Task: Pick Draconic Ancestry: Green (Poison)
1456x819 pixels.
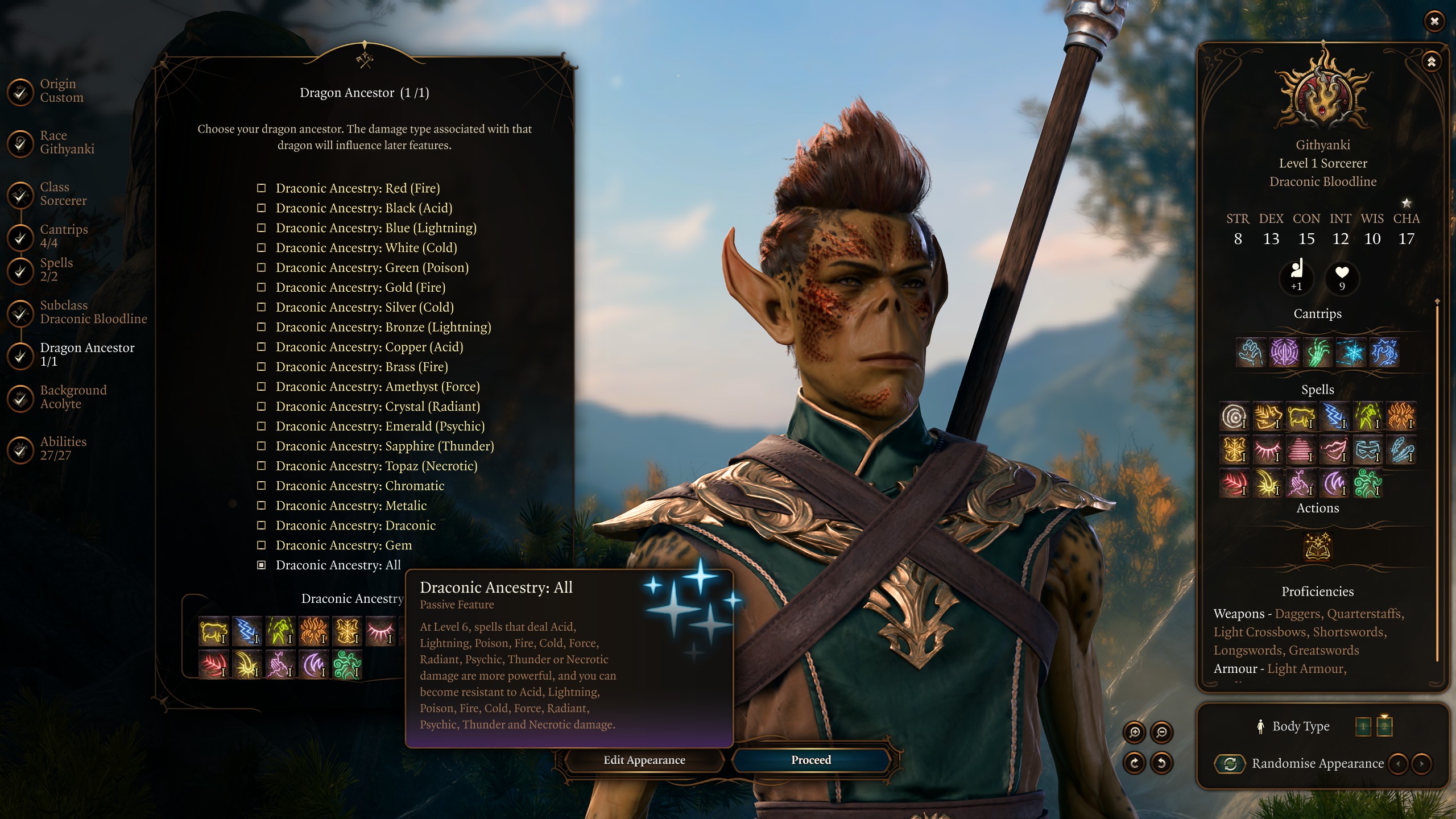Action: [x=371, y=268]
